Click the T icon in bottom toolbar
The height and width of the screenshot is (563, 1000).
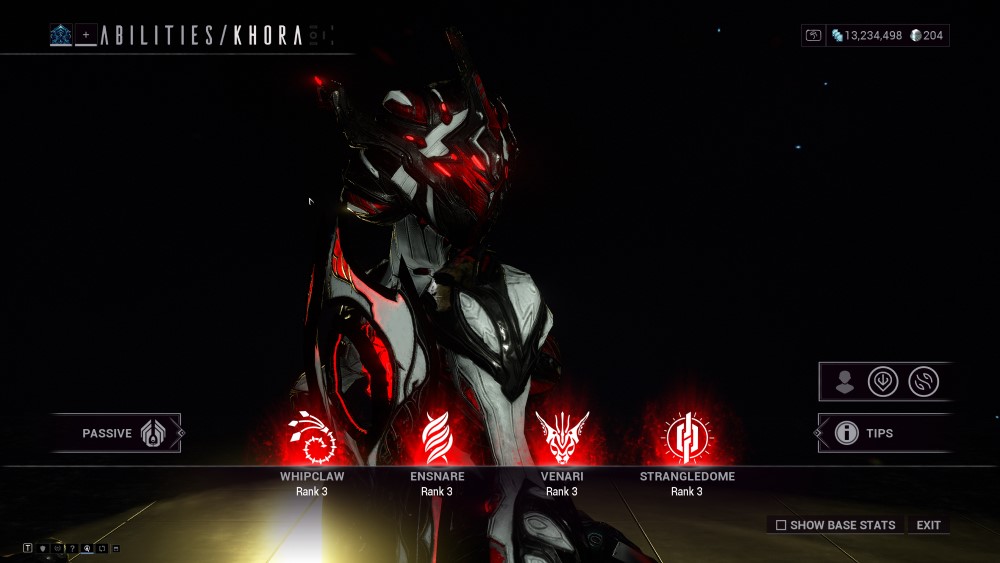coord(28,548)
